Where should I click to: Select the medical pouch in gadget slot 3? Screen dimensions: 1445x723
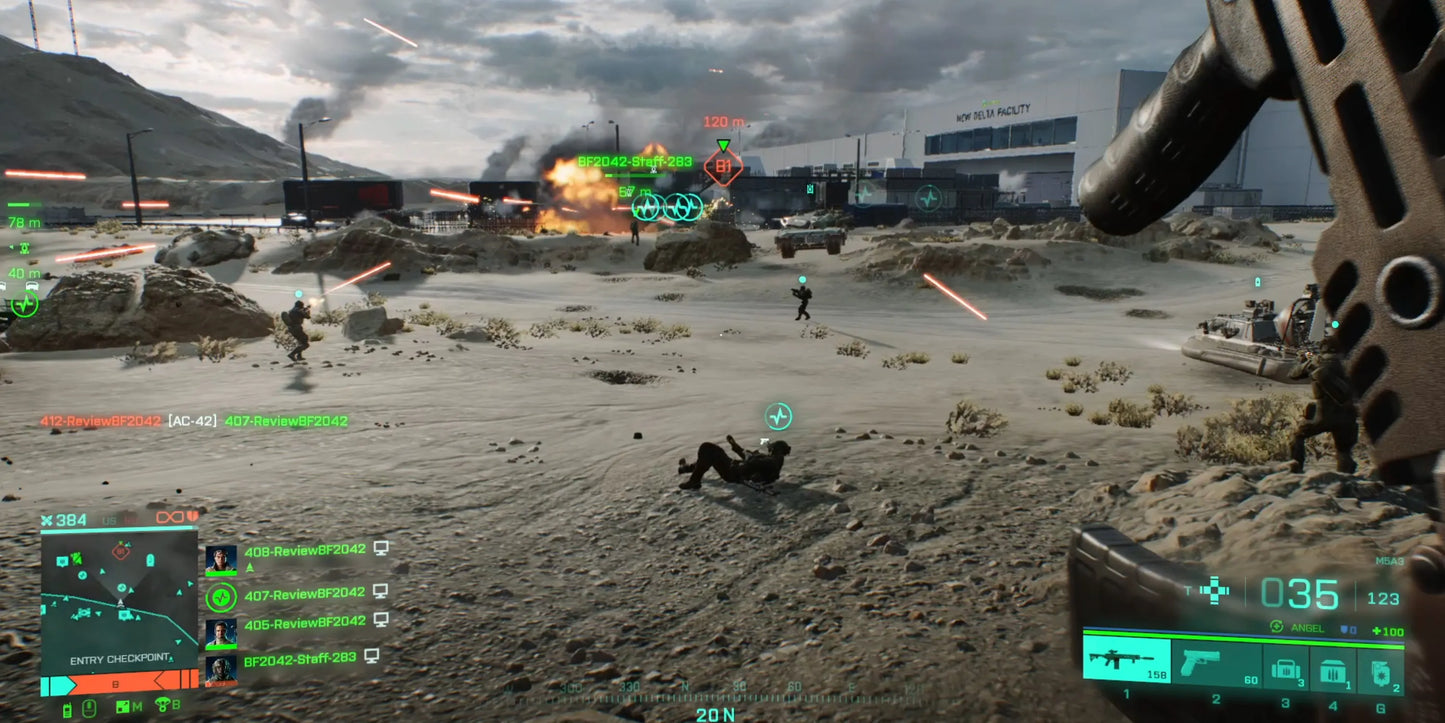click(x=1285, y=668)
